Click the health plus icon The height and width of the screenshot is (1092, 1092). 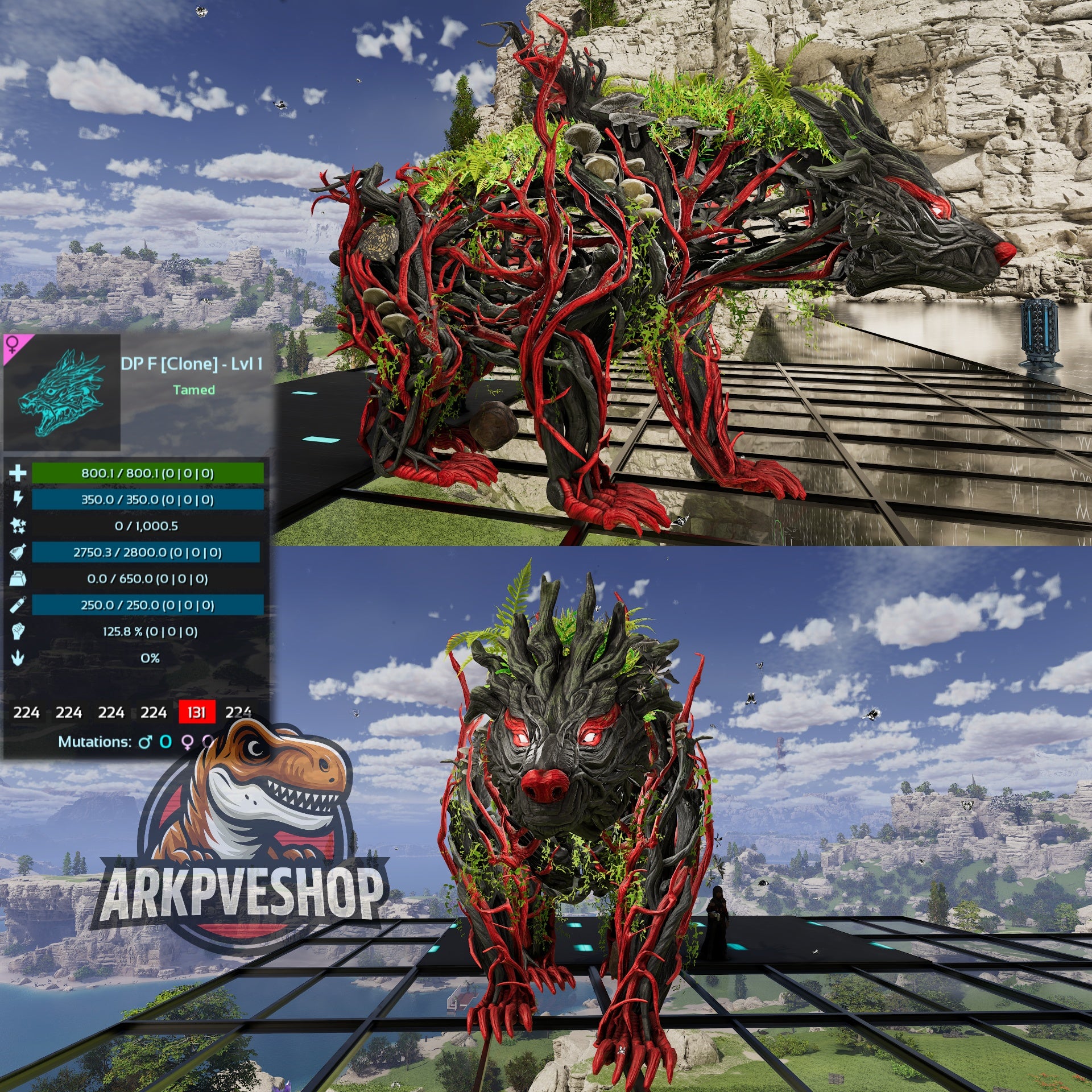pyautogui.click(x=18, y=473)
